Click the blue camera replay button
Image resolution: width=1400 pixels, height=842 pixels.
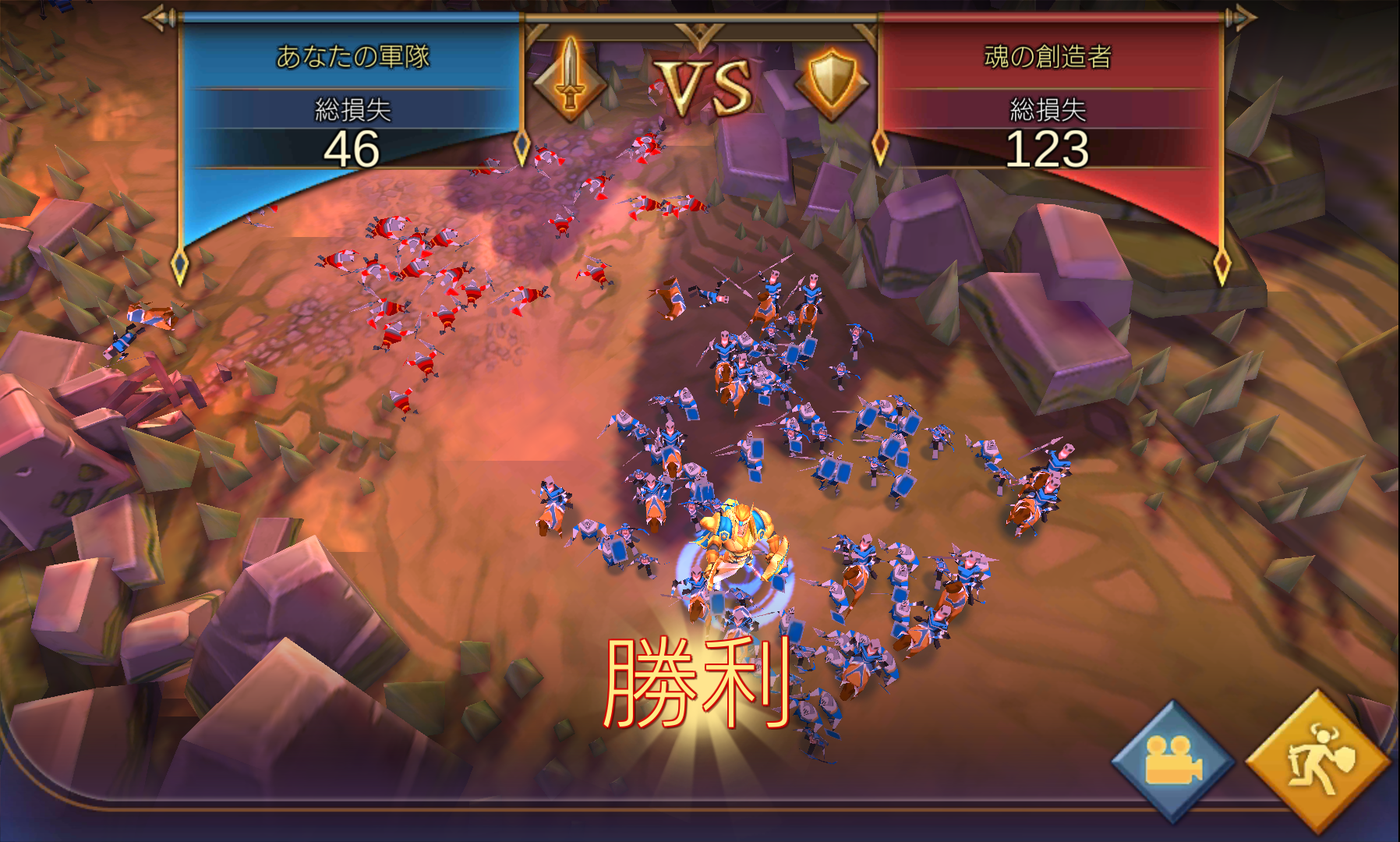pos(1172,761)
